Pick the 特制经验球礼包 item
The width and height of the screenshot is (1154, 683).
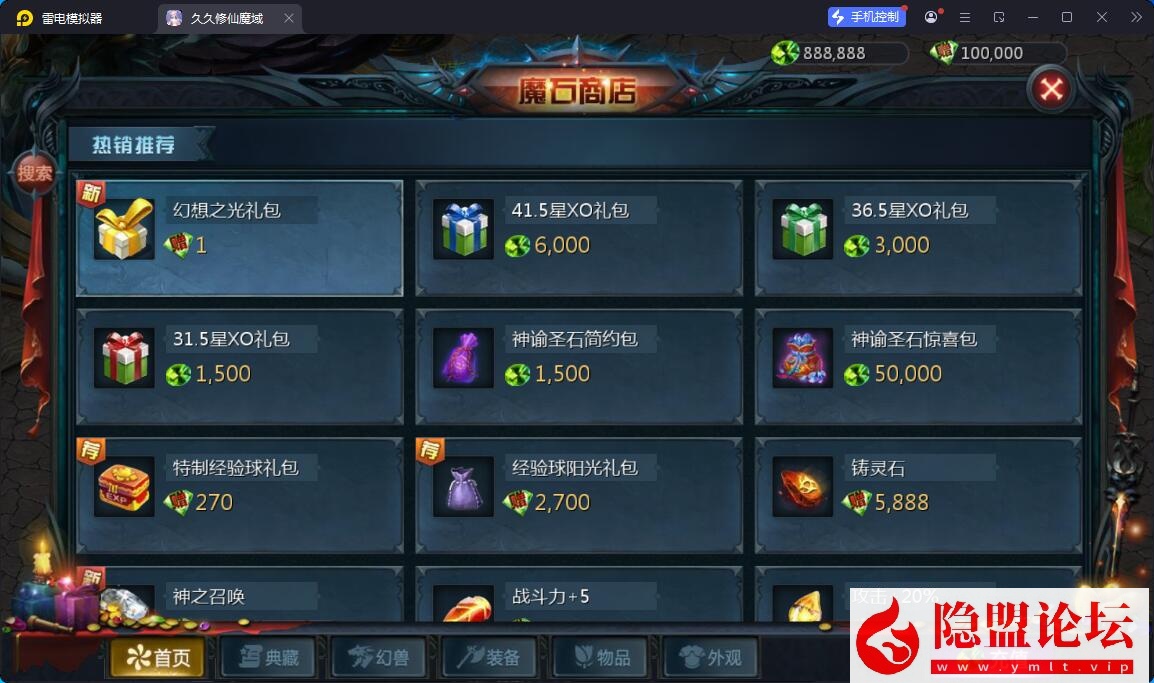click(240, 495)
